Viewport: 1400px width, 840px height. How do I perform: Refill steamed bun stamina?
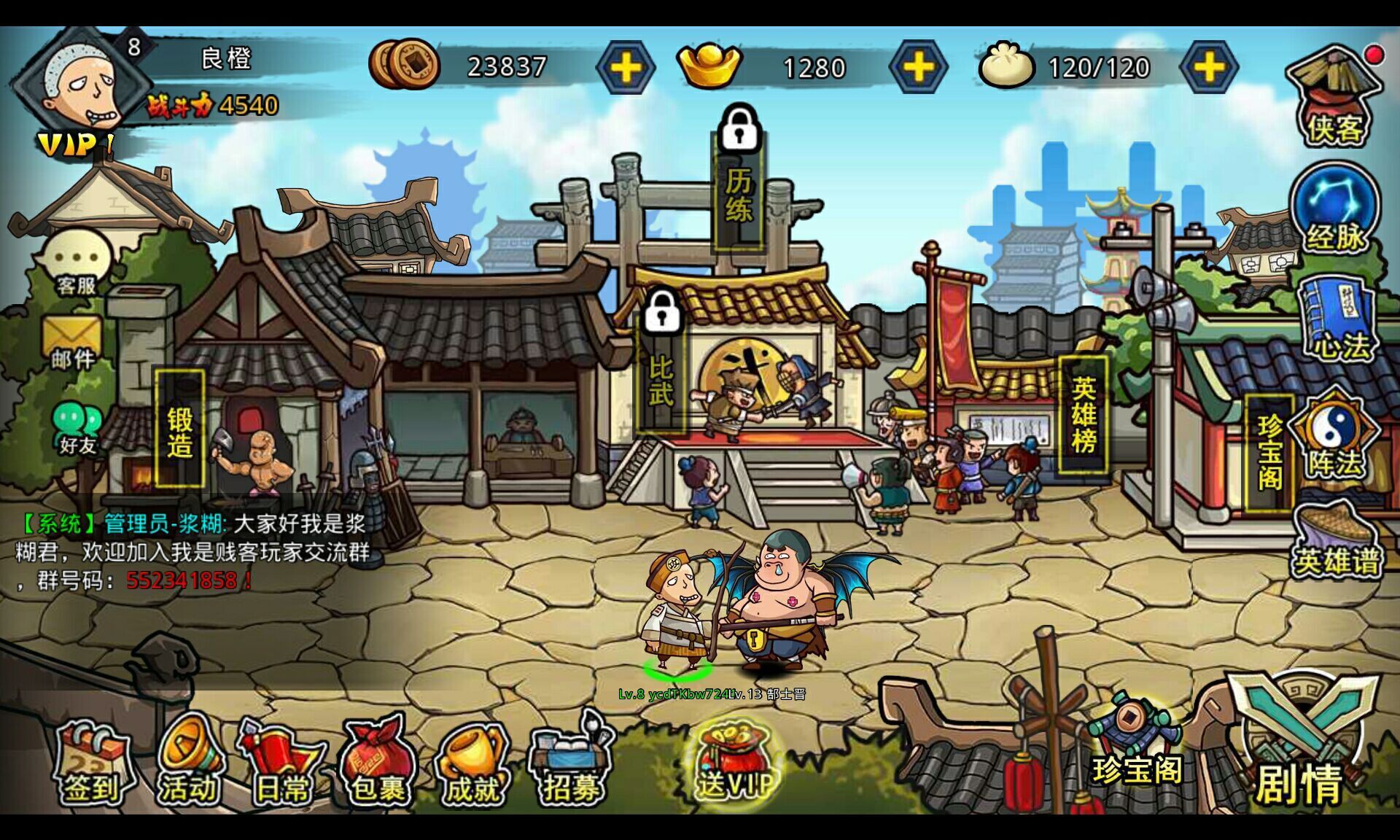[x=1209, y=68]
